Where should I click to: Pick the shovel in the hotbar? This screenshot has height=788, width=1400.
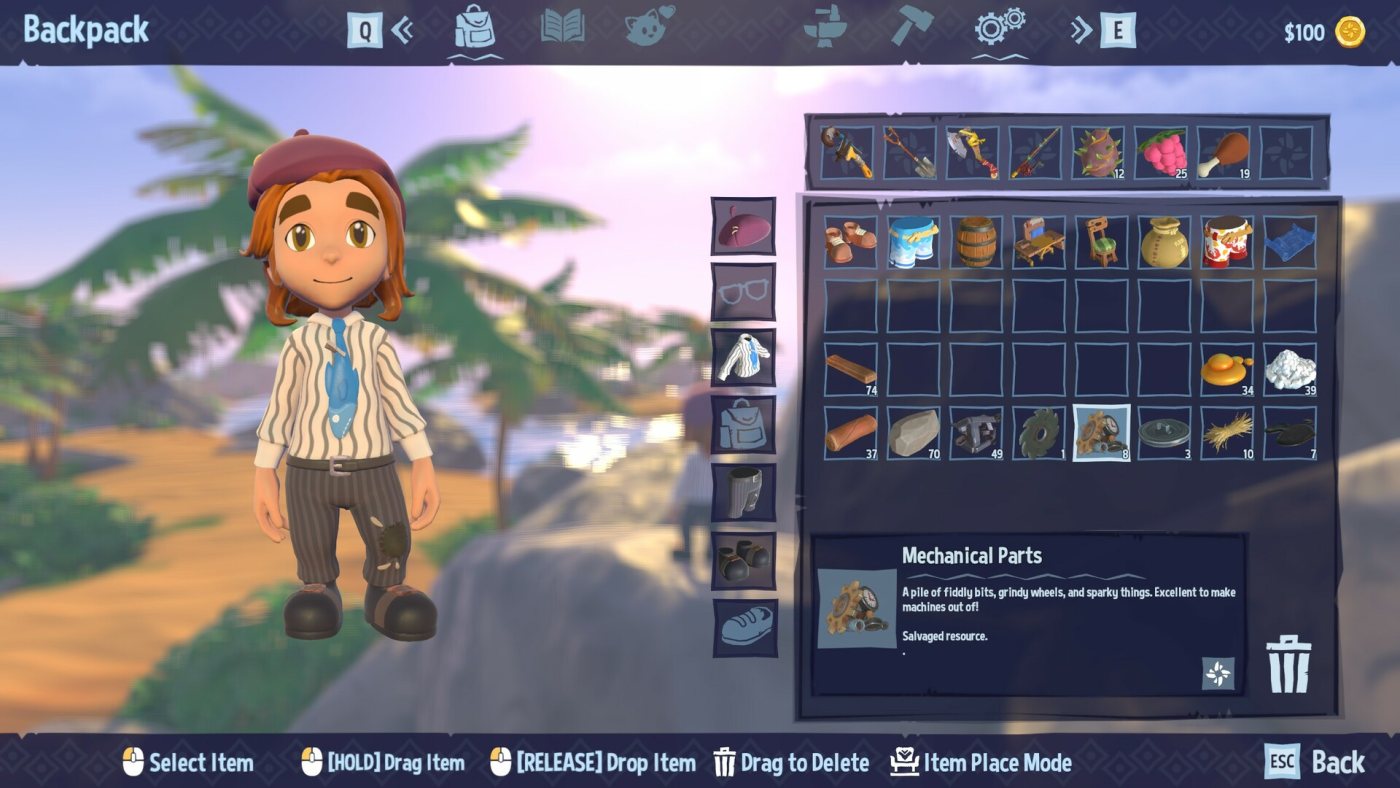(x=910, y=153)
